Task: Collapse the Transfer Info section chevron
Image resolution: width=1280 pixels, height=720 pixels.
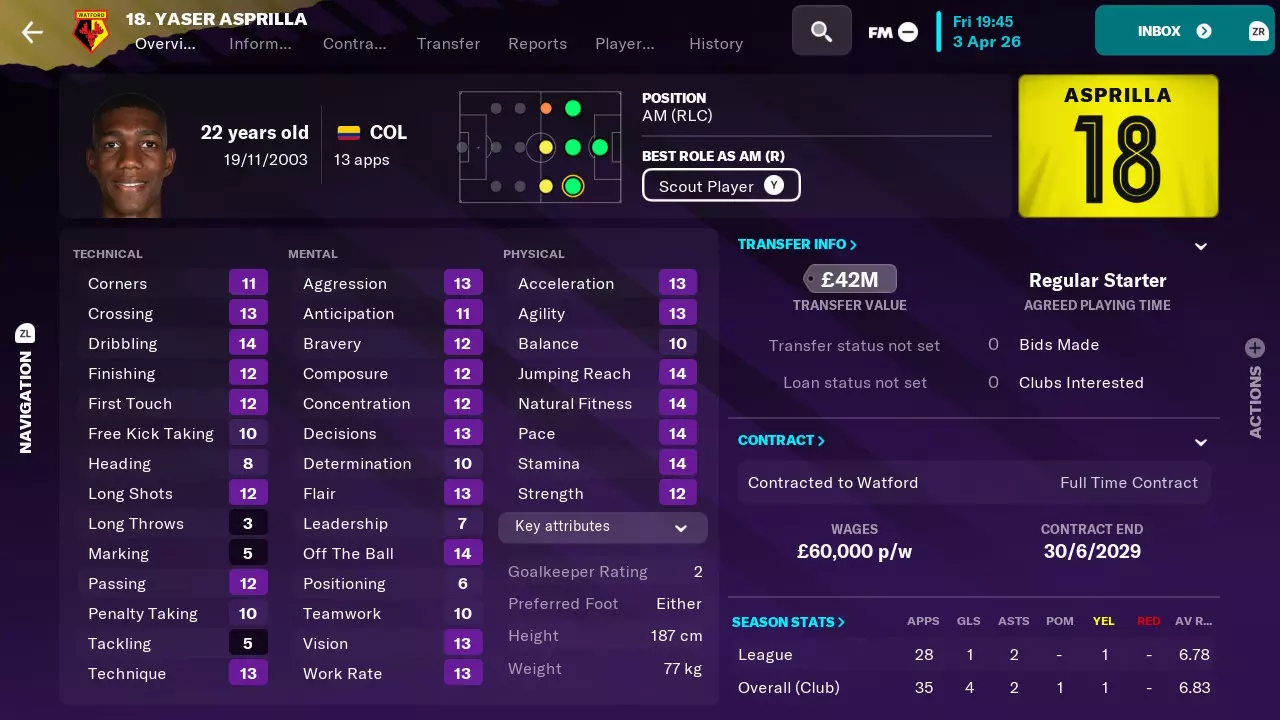Action: tap(1200, 246)
